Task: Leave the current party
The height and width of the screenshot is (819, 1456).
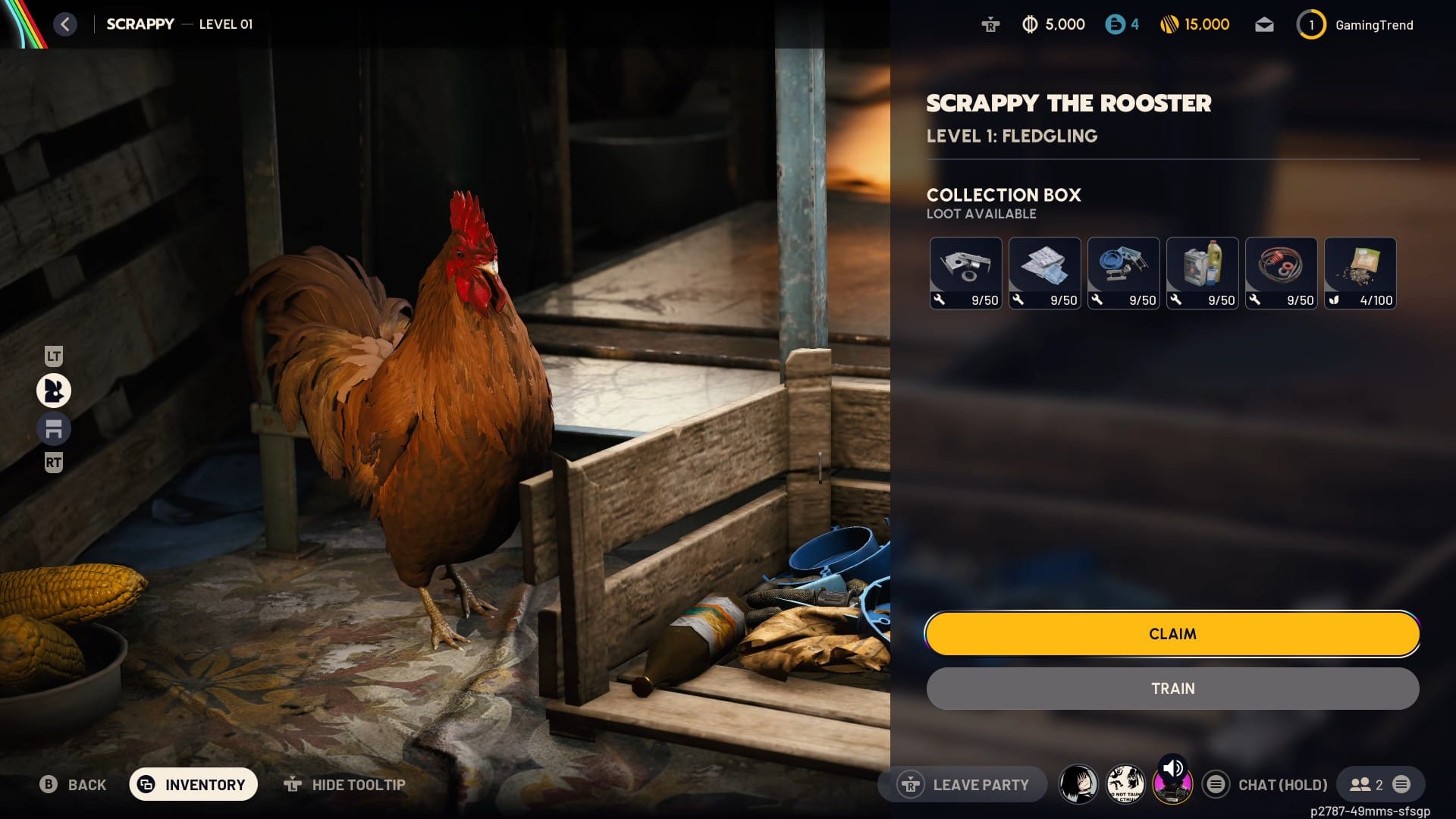Action: tap(963, 785)
